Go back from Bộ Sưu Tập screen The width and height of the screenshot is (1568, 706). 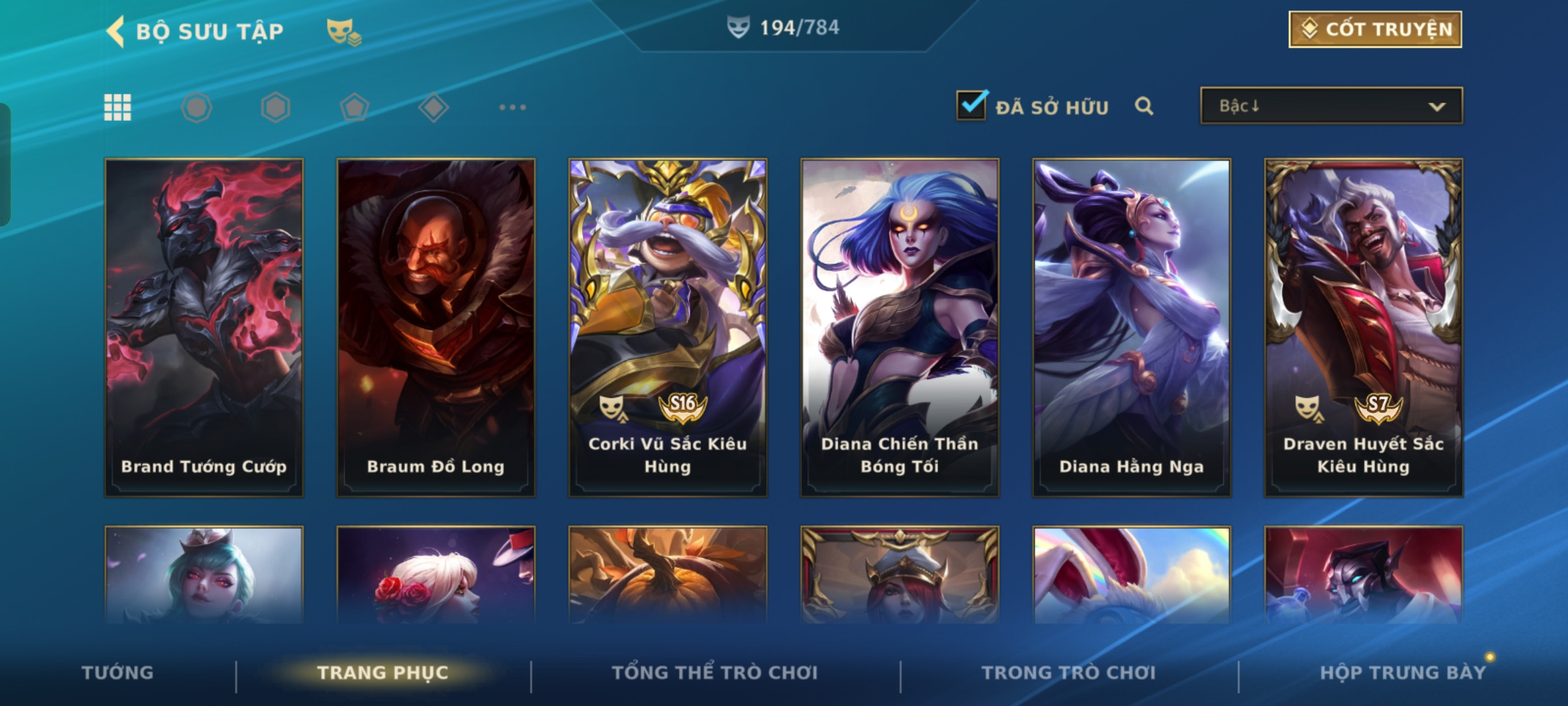[116, 31]
